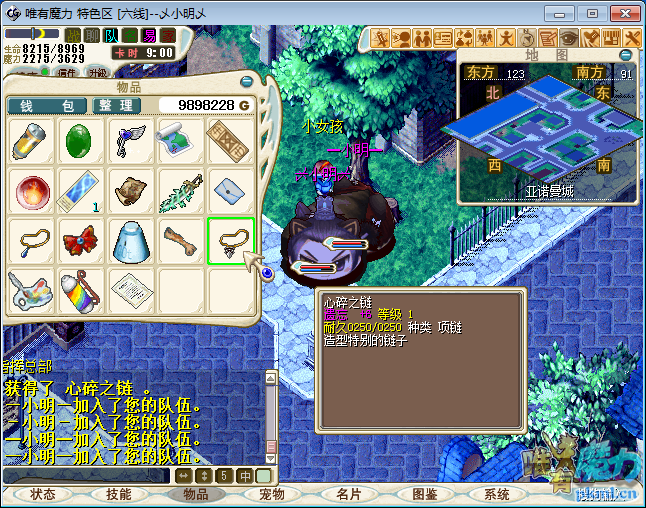Click the 整理 sort items button
Image resolution: width=646 pixels, height=508 pixels.
tap(117, 105)
